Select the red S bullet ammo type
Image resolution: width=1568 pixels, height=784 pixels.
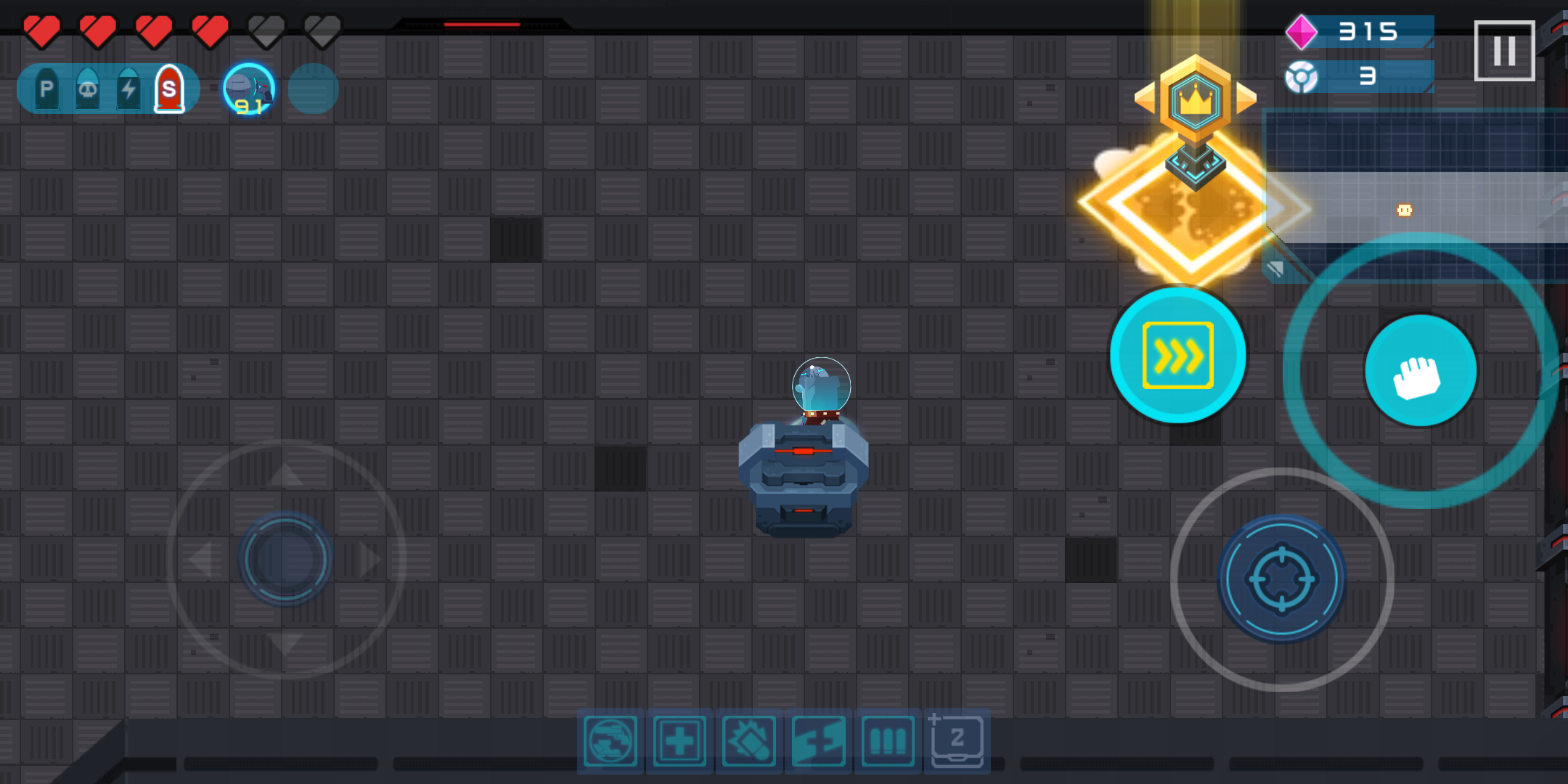[170, 88]
